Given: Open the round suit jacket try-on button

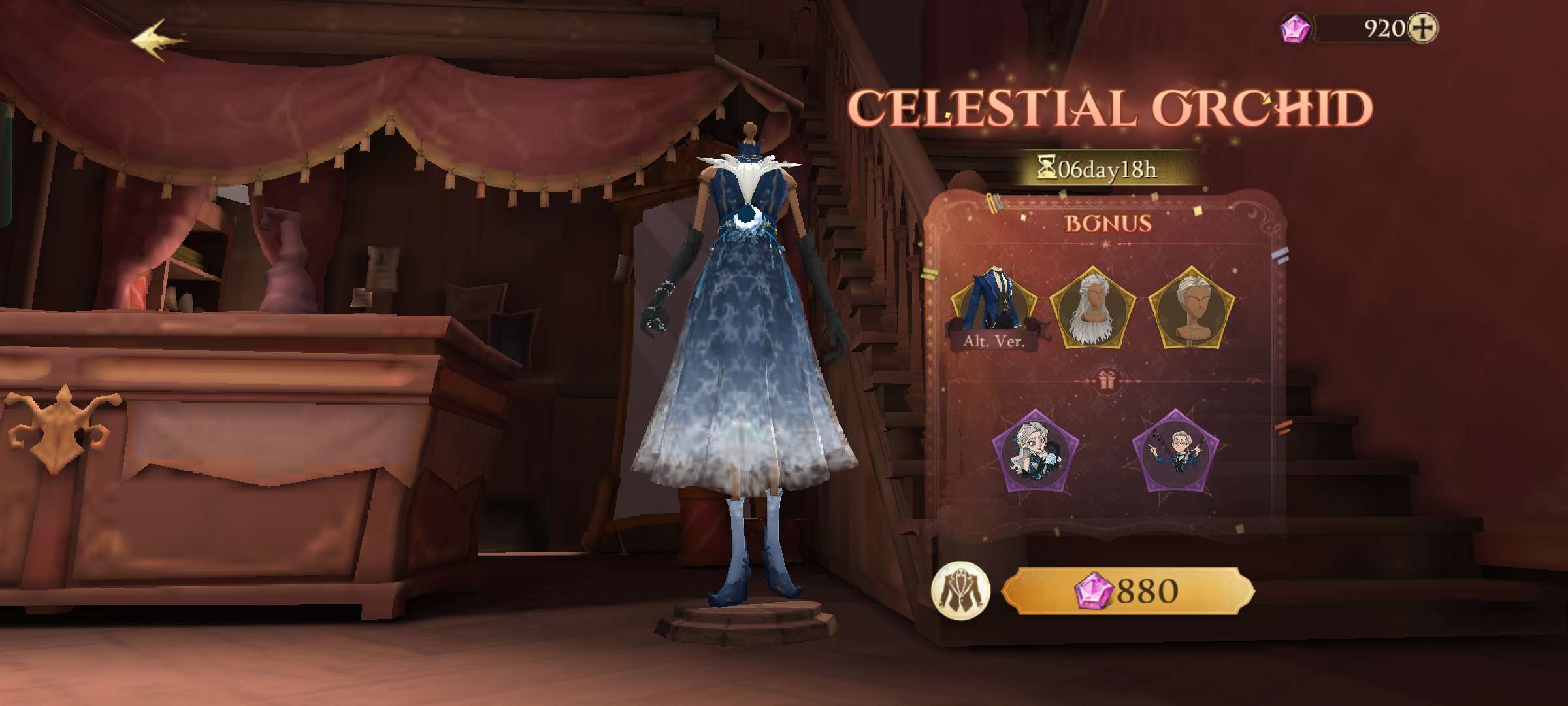Looking at the screenshot, I should [x=960, y=591].
